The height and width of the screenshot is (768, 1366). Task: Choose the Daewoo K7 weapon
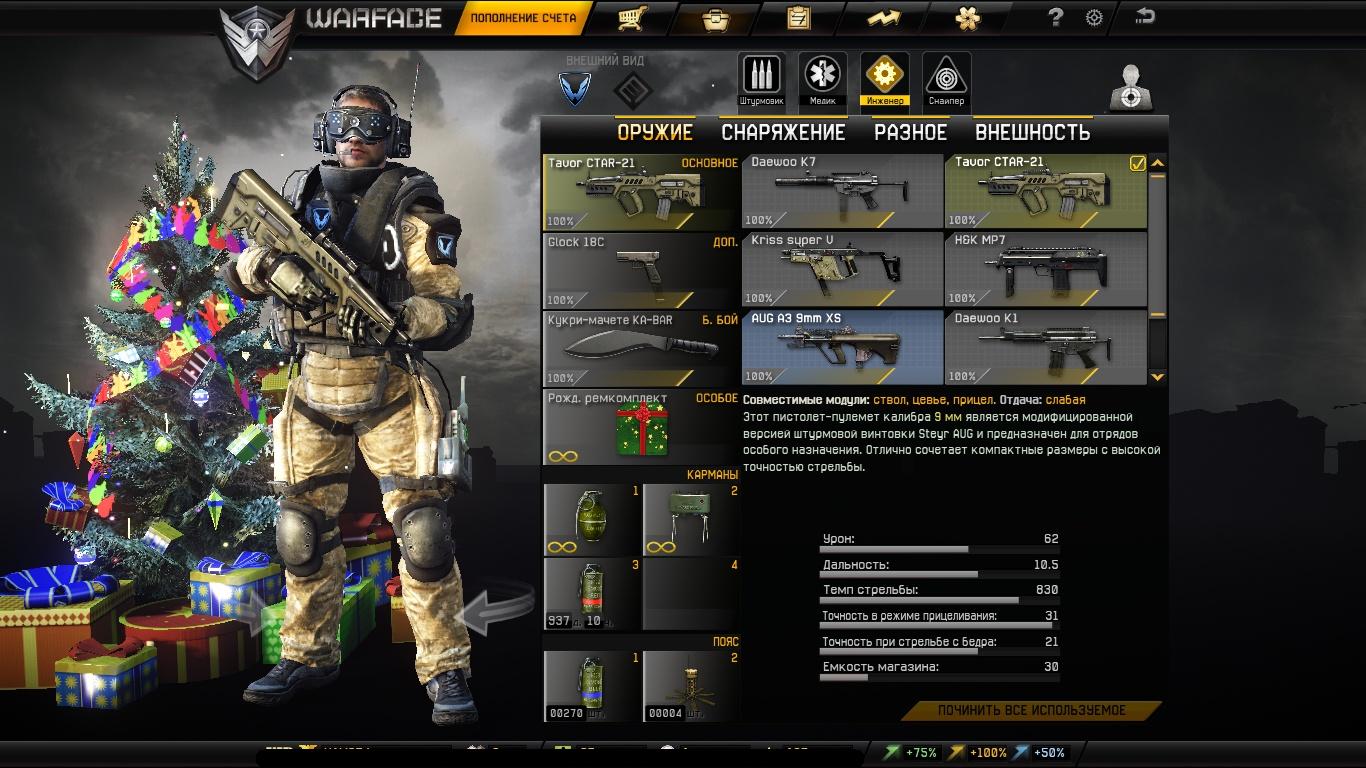[842, 191]
